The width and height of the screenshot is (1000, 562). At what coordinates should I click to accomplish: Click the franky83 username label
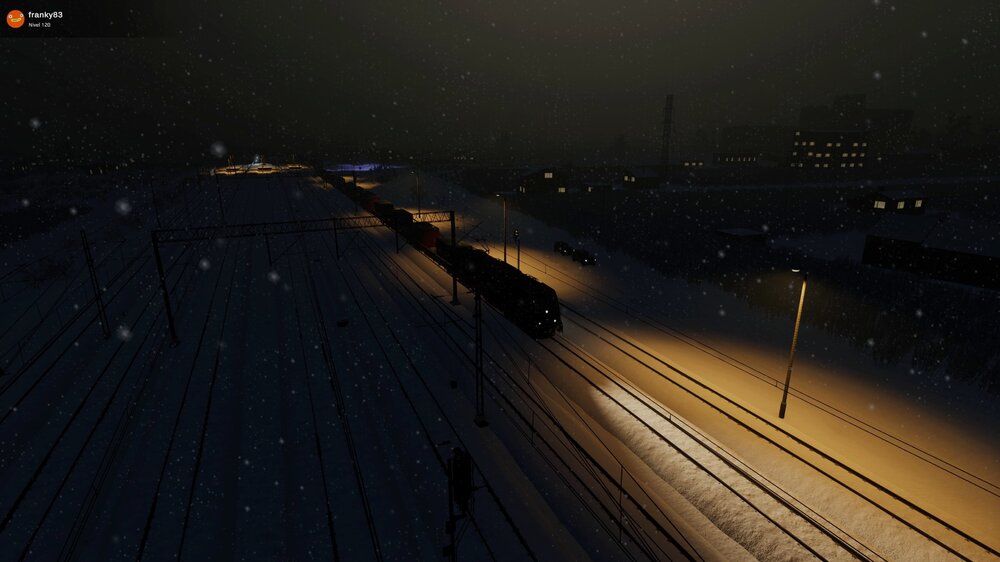[45, 15]
